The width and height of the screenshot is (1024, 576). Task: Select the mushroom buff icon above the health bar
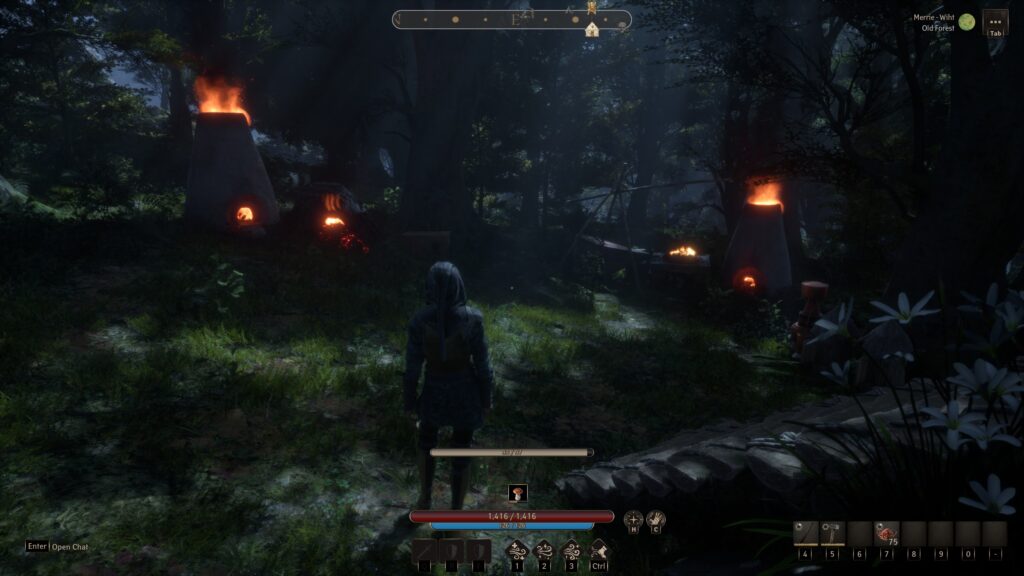click(517, 492)
